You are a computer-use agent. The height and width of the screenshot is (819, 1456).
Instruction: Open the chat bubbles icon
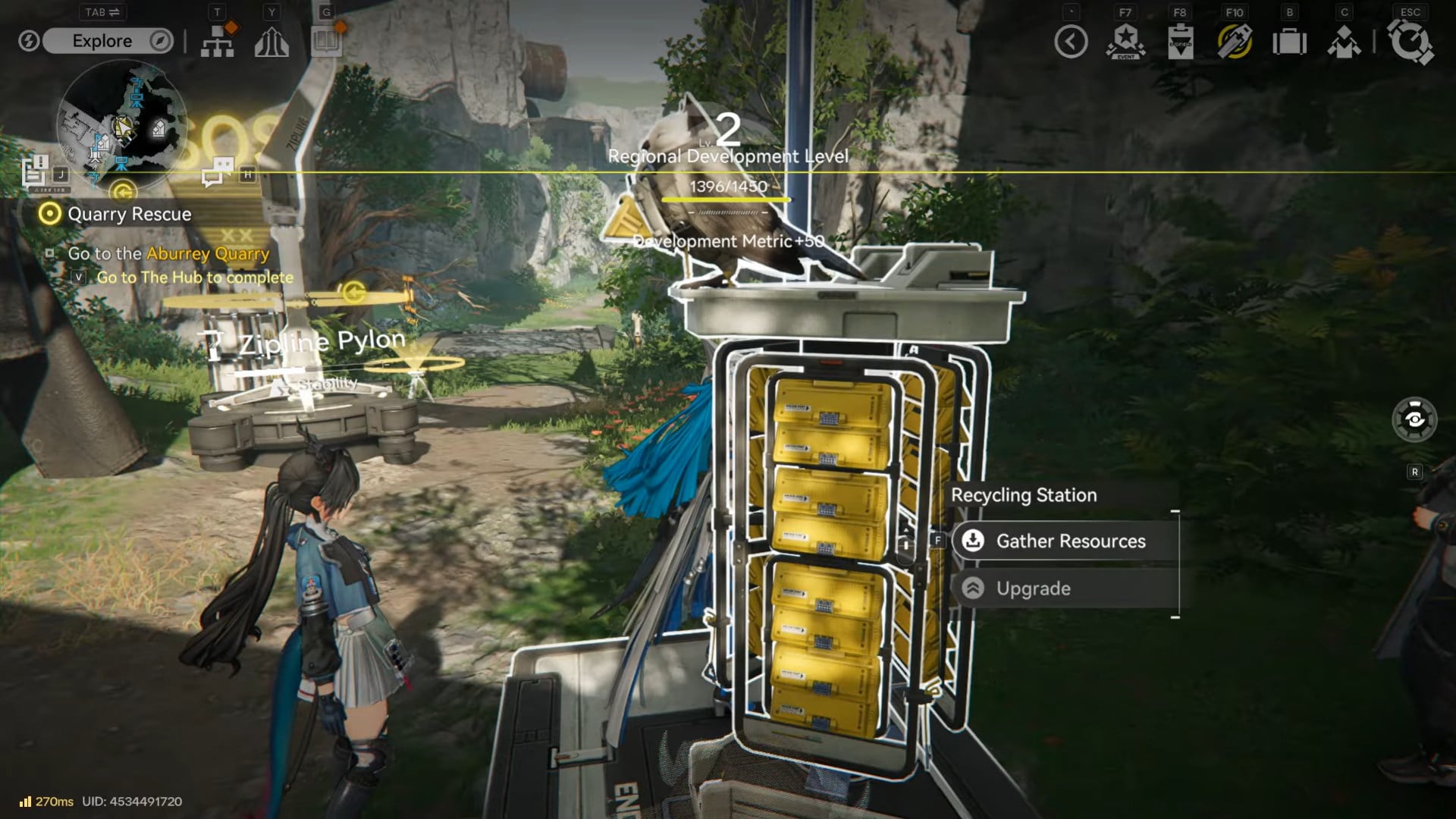217,171
